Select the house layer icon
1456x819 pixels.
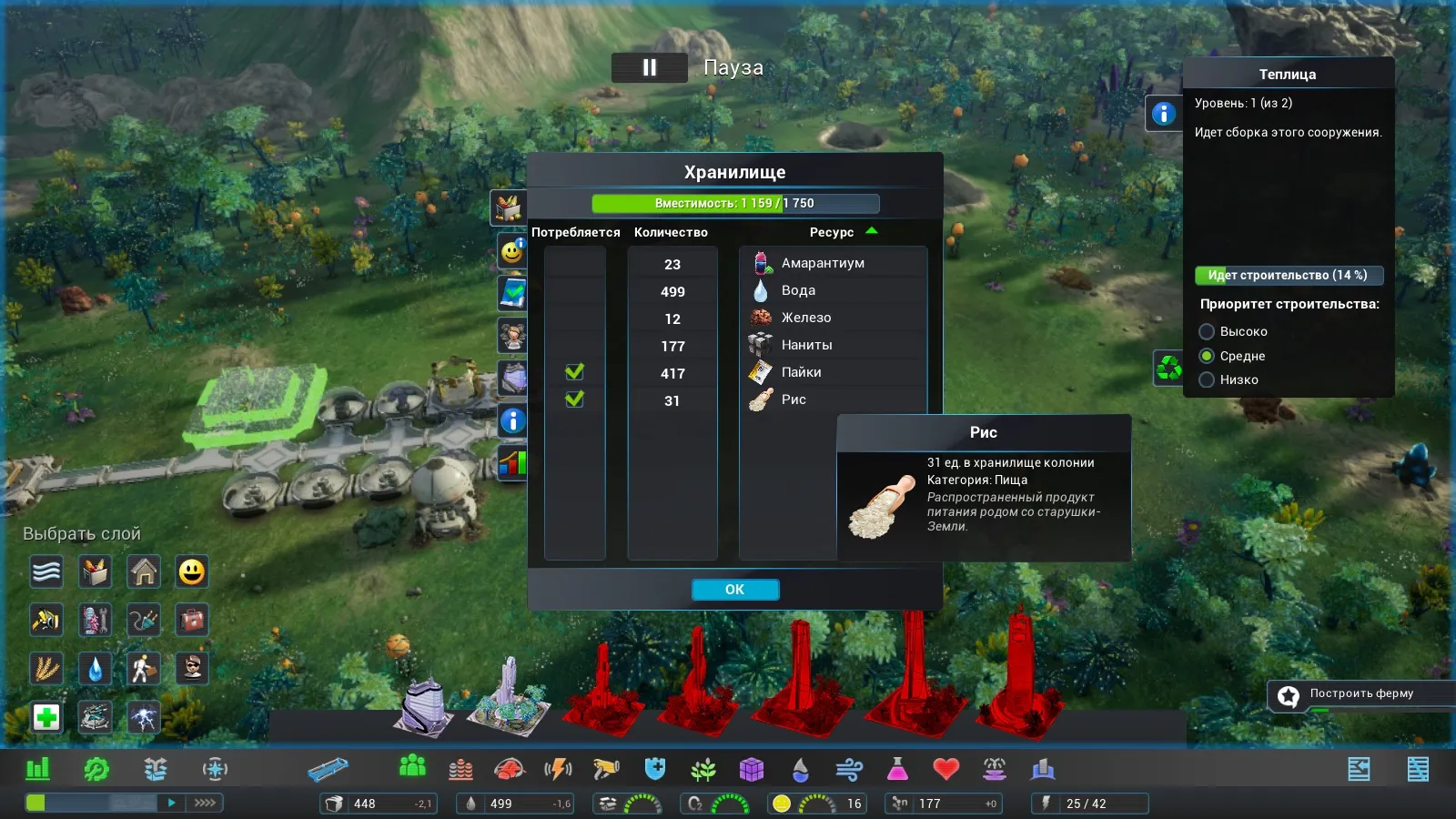coord(144,571)
